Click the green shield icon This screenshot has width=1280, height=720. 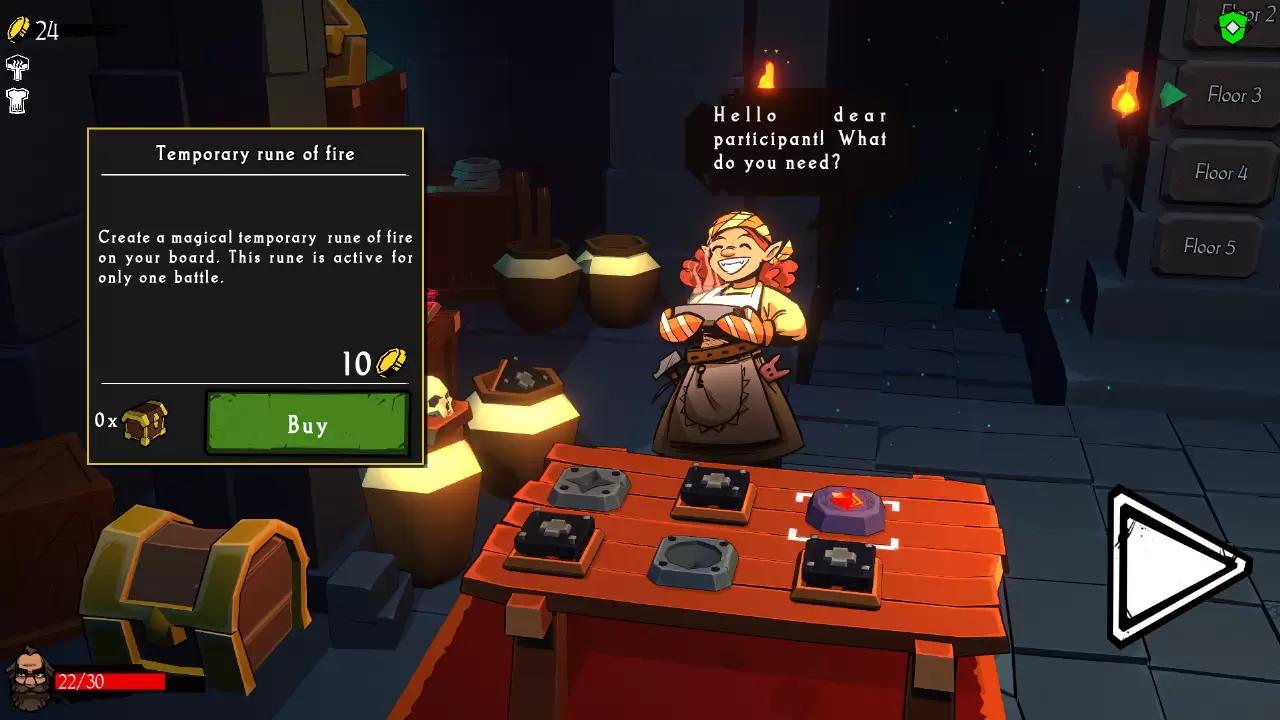(1233, 27)
